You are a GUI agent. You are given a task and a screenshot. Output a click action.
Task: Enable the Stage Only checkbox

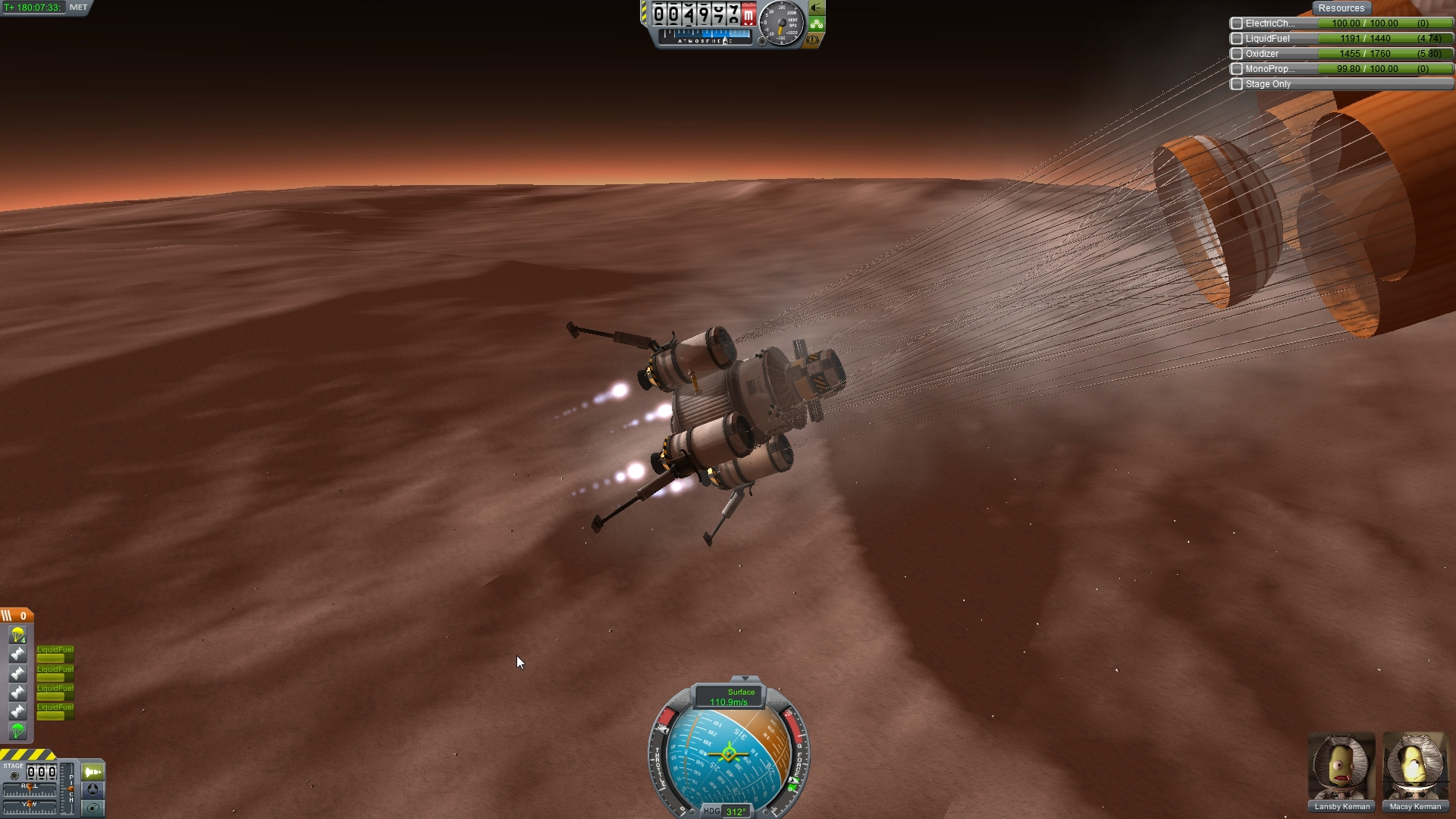pyautogui.click(x=1237, y=84)
